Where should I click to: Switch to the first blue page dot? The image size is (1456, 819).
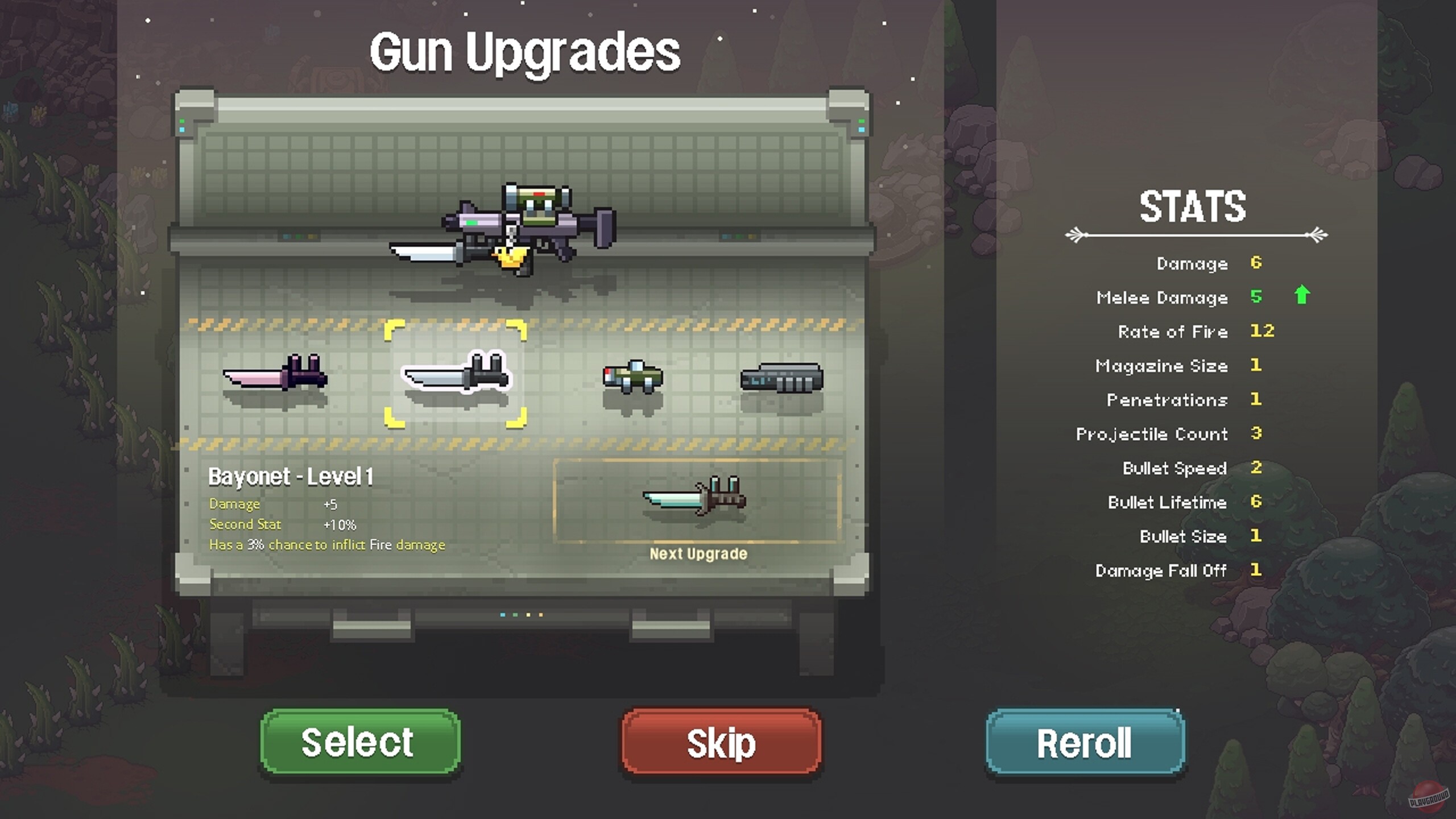pos(503,615)
